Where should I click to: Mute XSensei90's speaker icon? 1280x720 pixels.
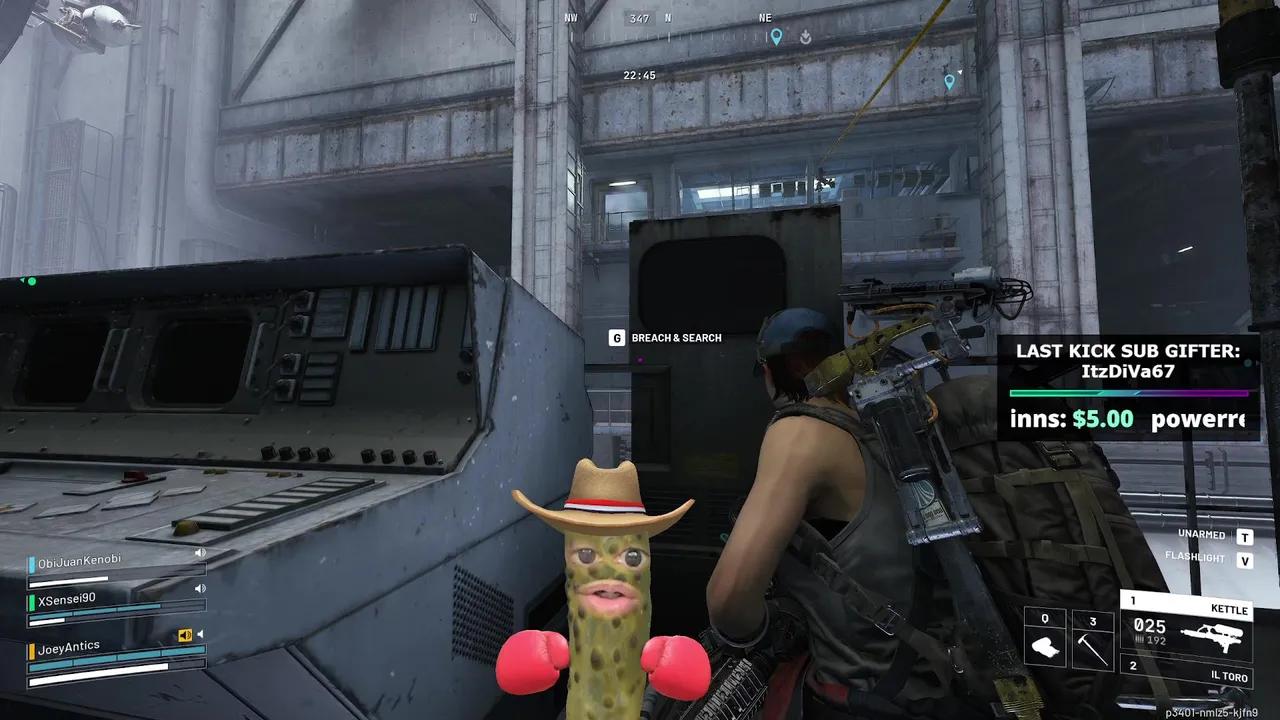click(200, 588)
